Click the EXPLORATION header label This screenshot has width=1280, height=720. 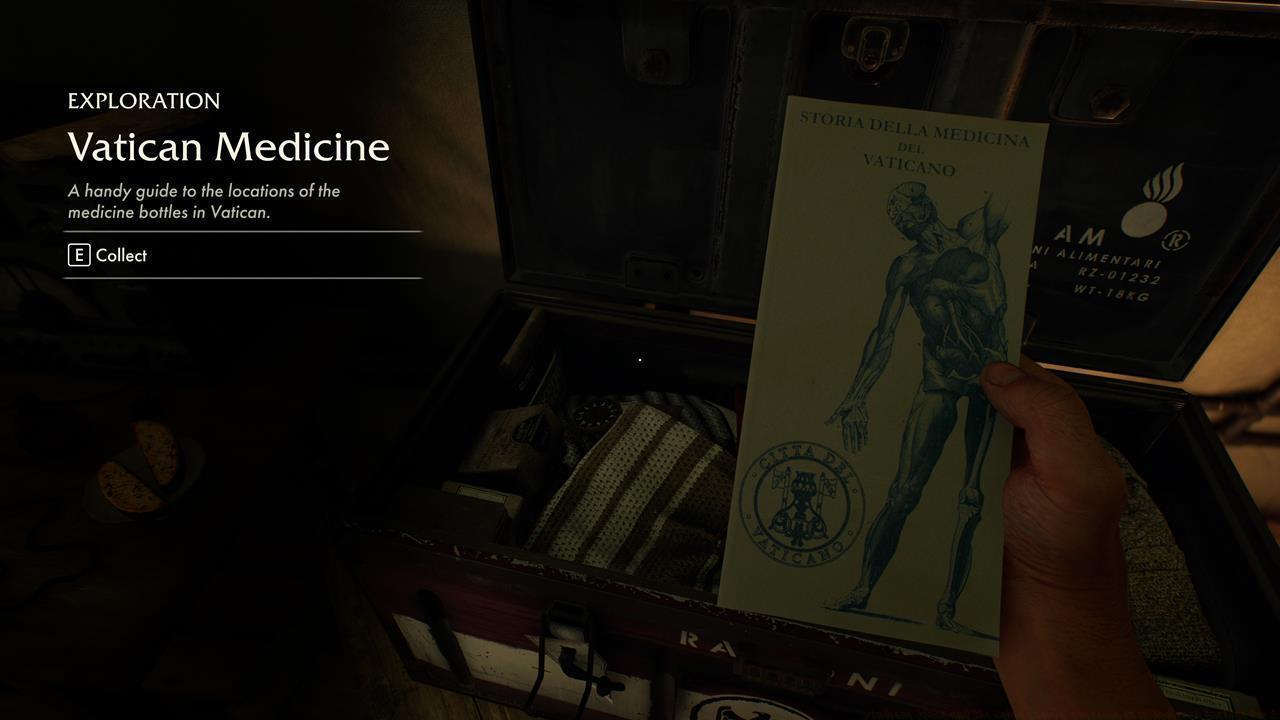click(x=143, y=100)
